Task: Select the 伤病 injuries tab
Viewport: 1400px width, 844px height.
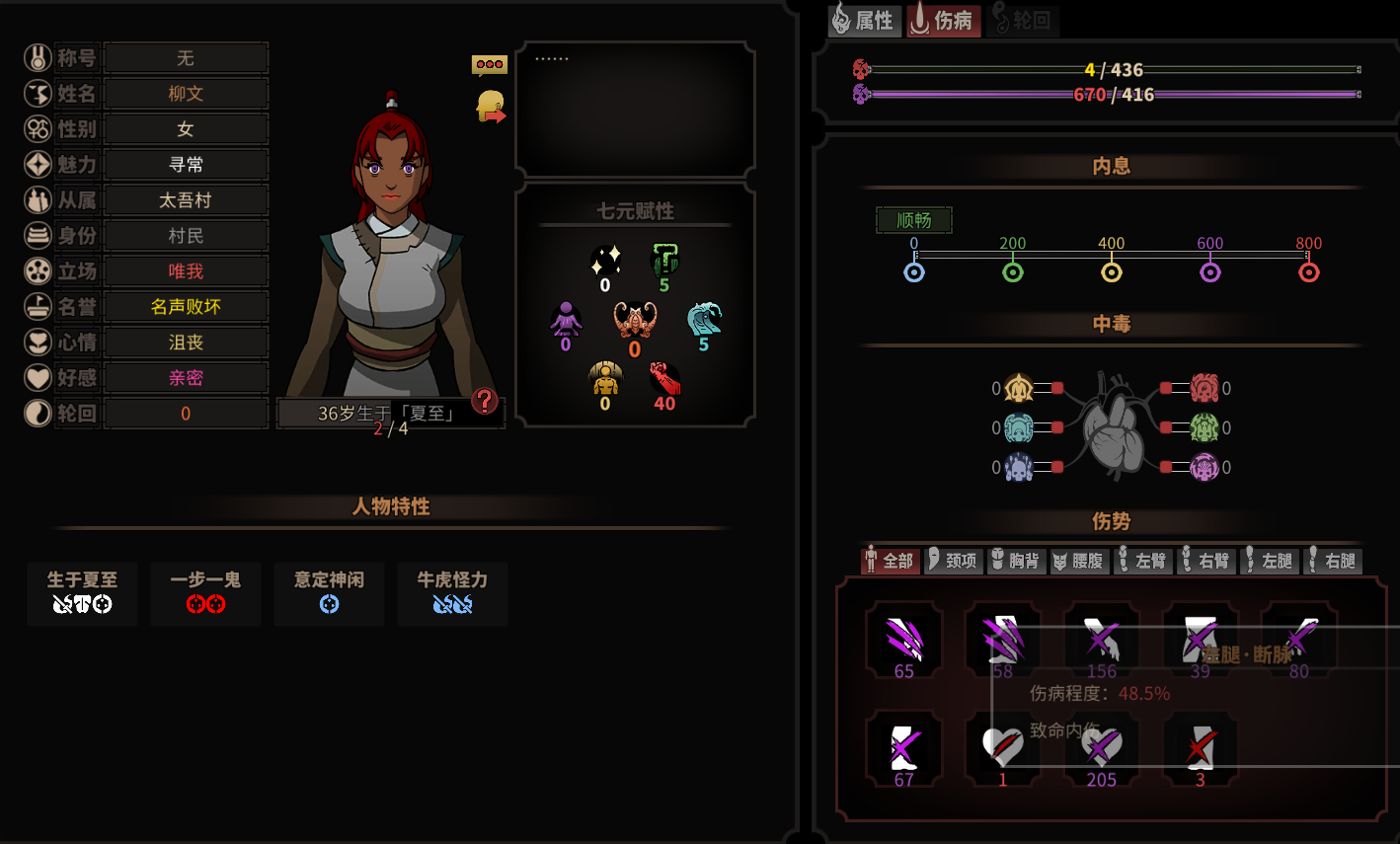Action: tap(942, 21)
